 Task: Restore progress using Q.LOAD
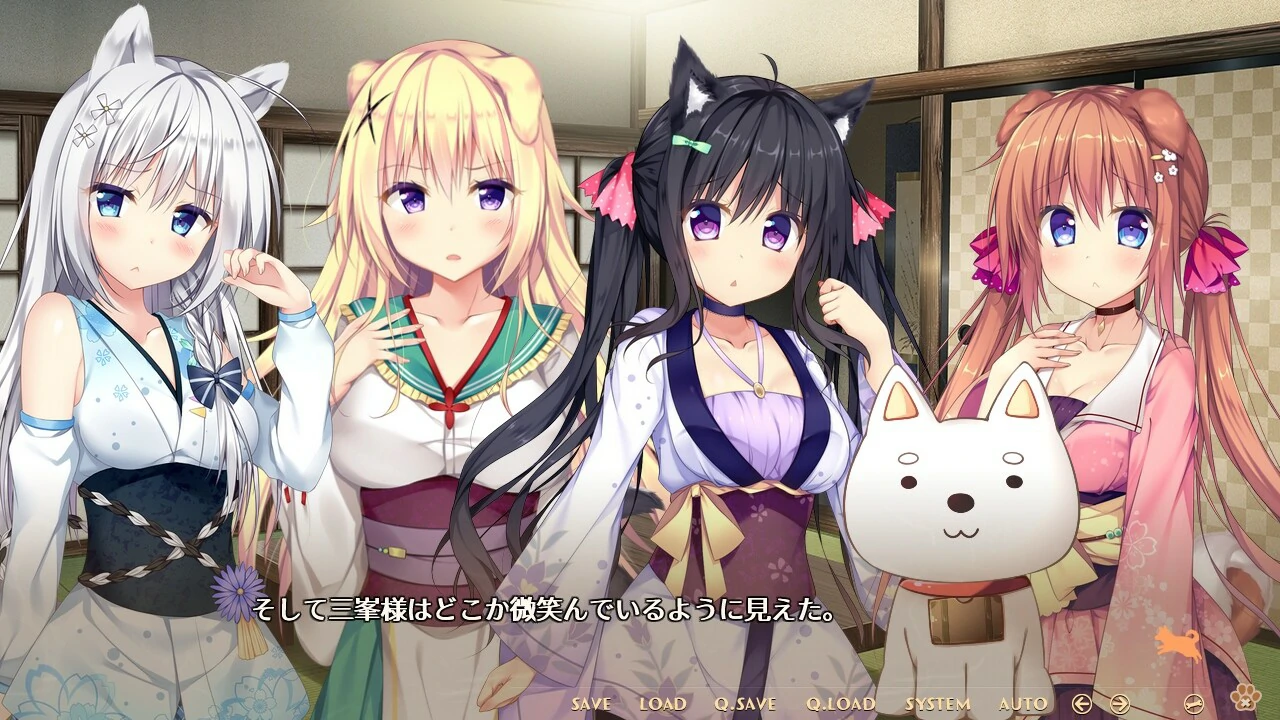[x=839, y=704]
